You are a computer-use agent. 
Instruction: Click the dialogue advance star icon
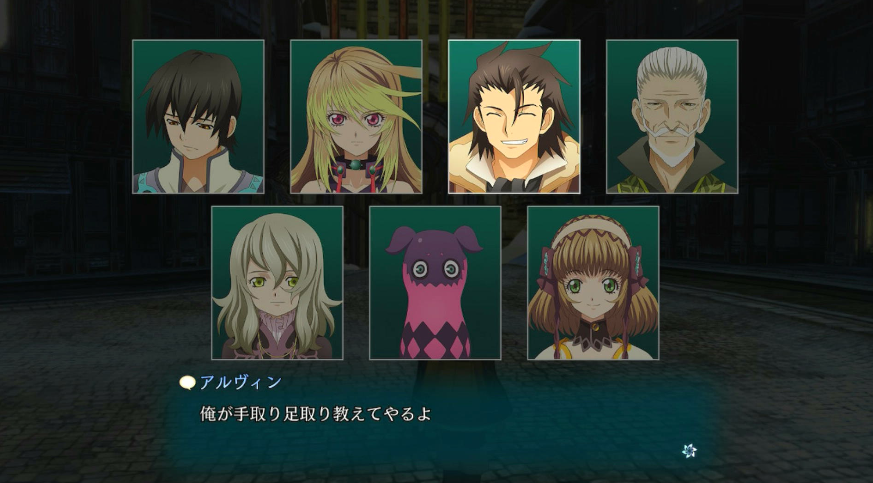tap(689, 451)
